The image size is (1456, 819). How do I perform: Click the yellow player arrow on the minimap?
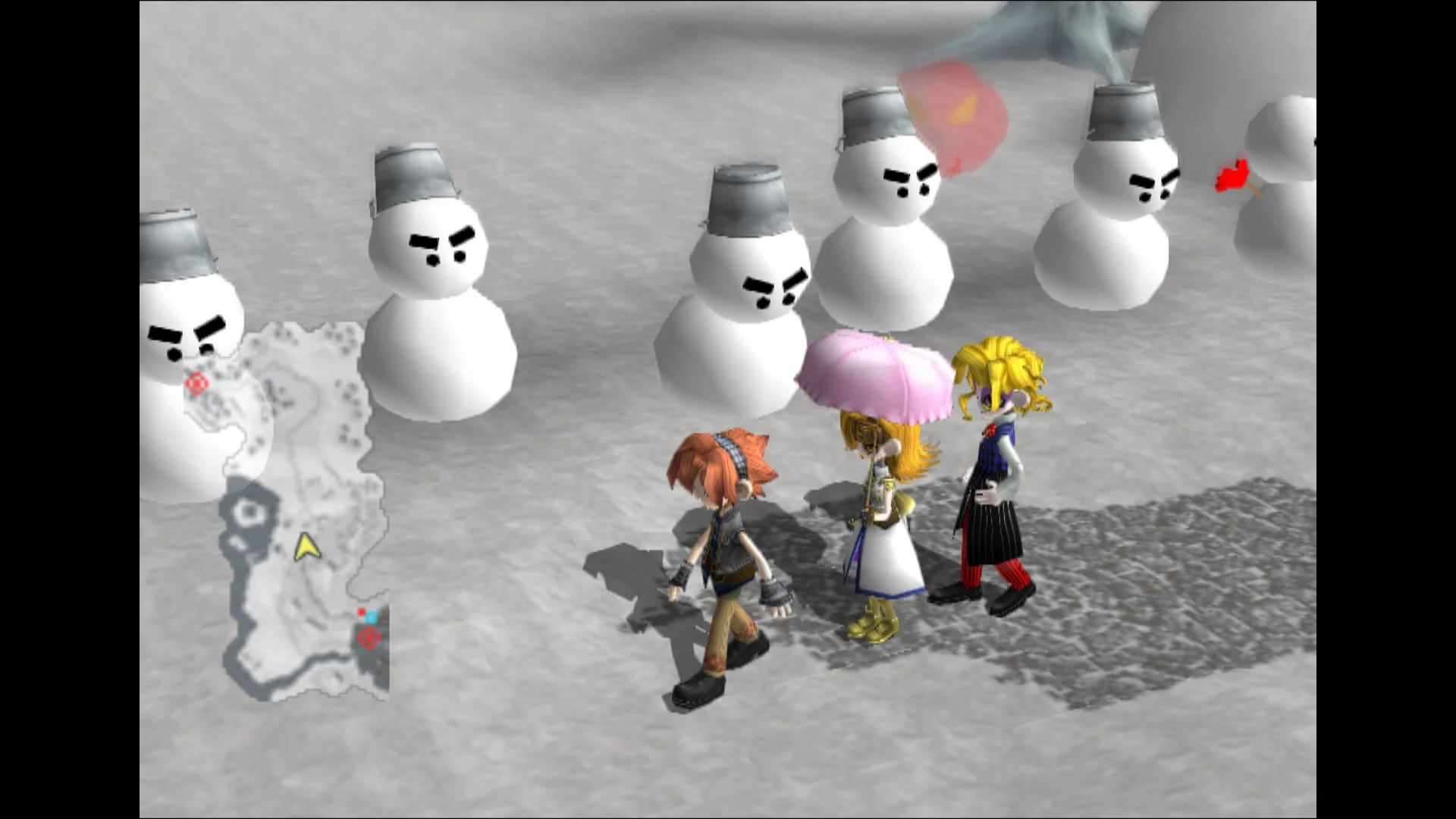click(x=306, y=546)
